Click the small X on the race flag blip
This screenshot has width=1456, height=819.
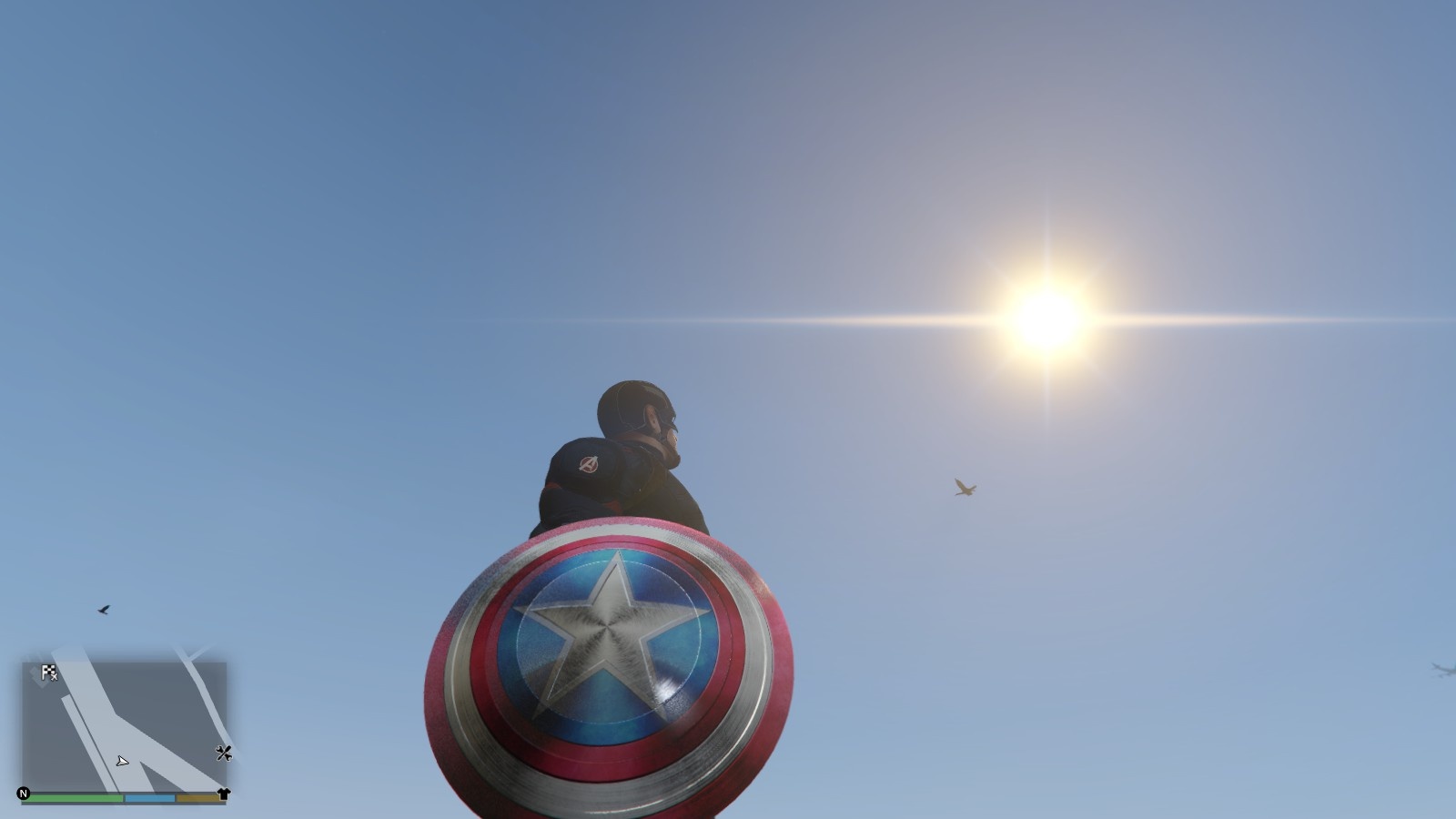(x=55, y=679)
